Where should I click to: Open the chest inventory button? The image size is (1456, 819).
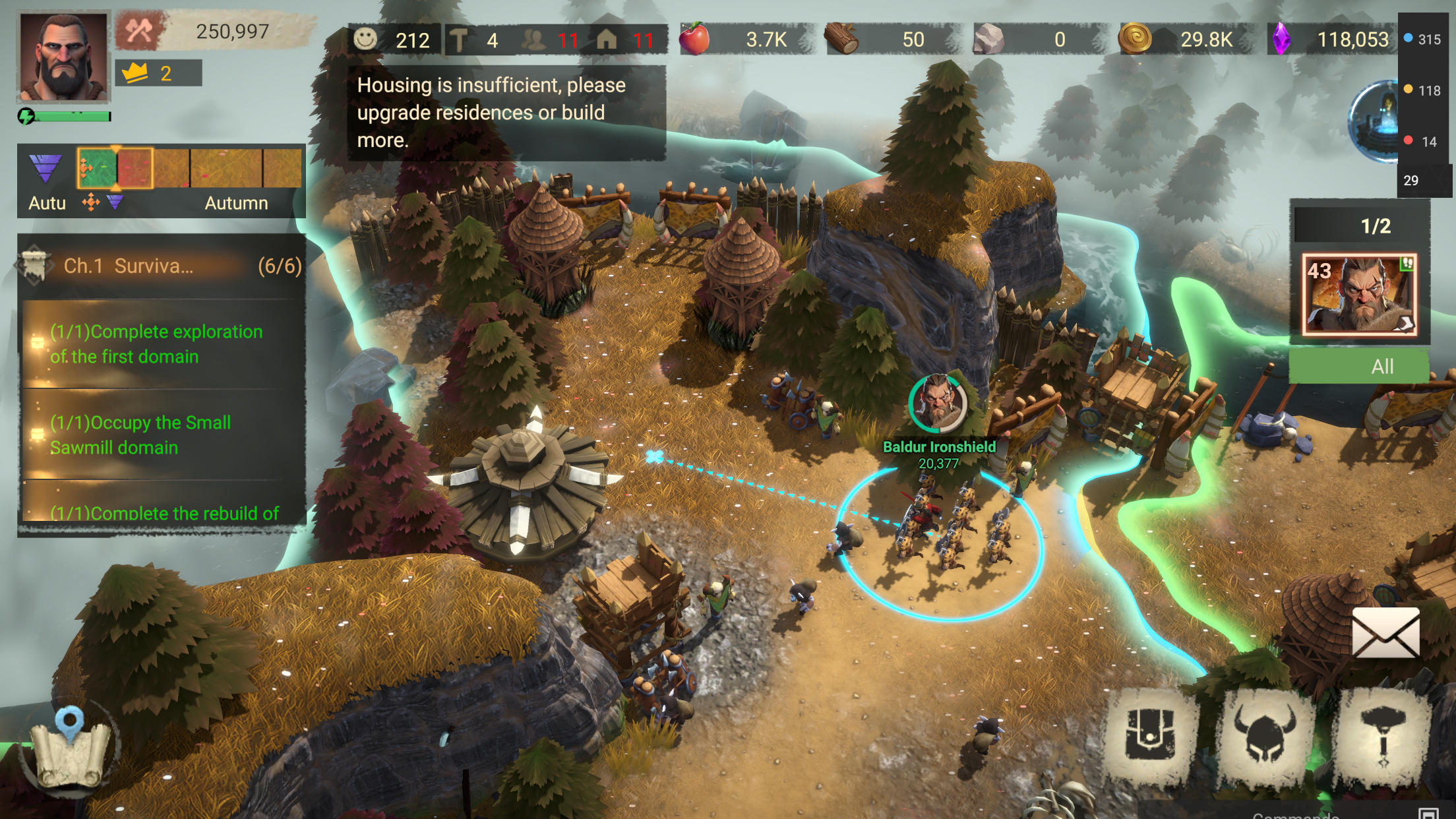tap(1150, 735)
